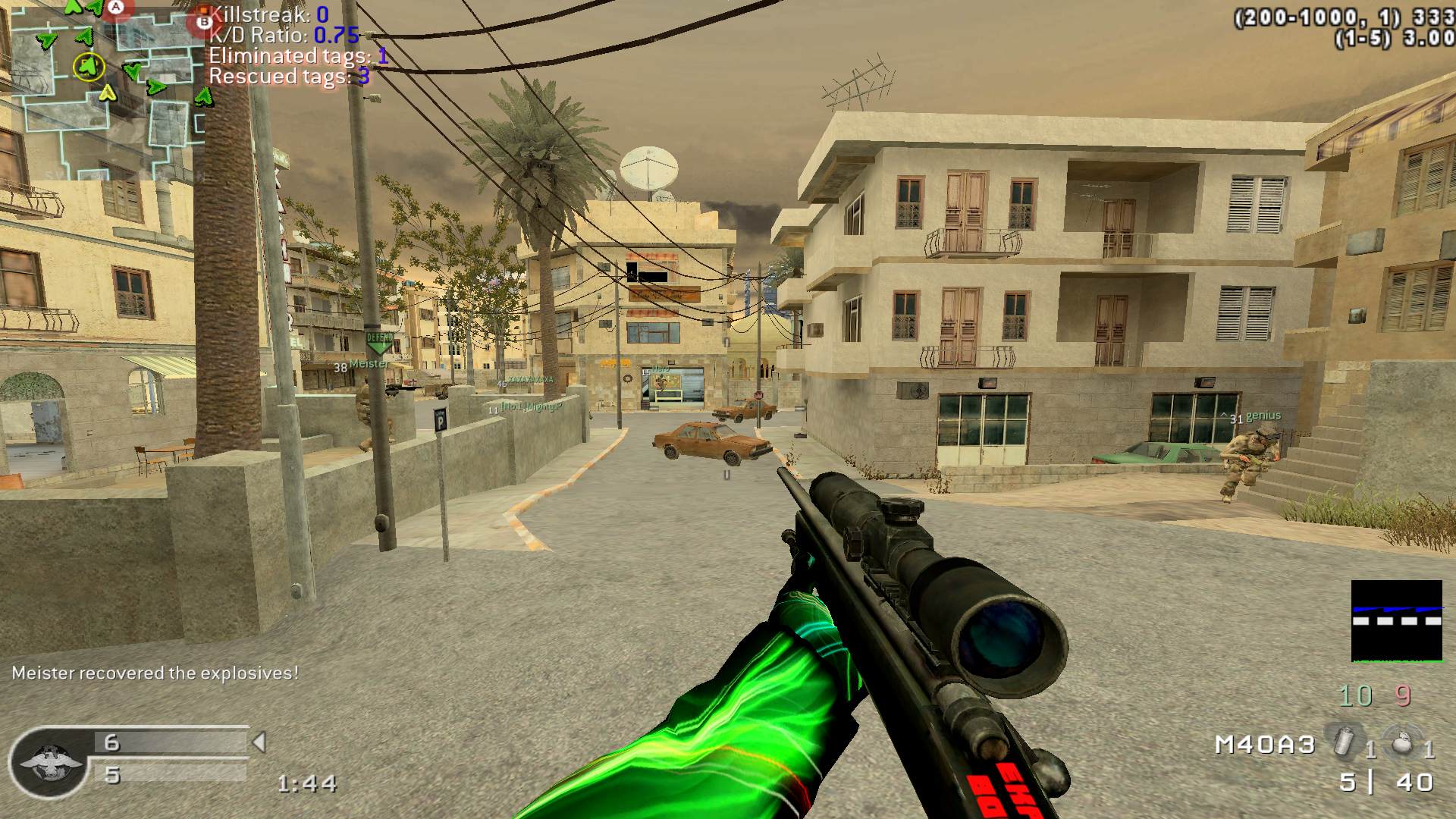Click the yellow-circled player arrow on minimap
Screen dimensions: 1456x819
(x=89, y=67)
